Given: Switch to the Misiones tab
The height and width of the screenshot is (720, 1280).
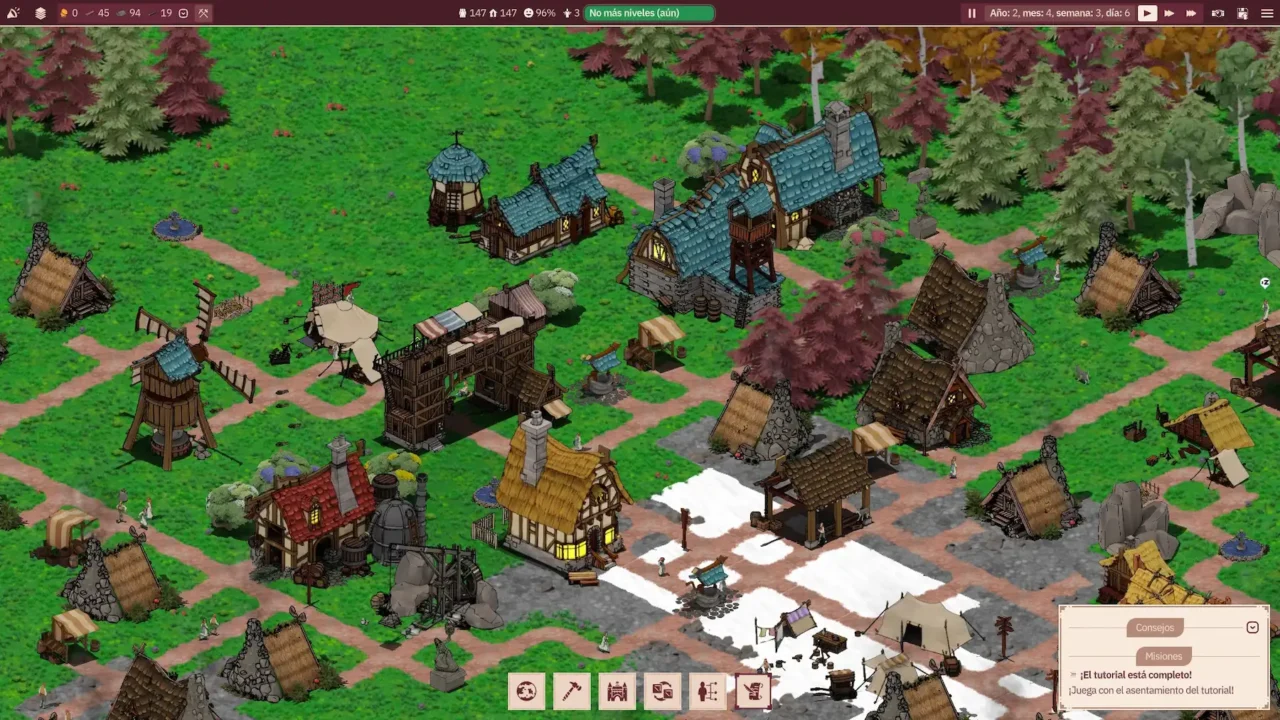Looking at the screenshot, I should coord(1163,655).
